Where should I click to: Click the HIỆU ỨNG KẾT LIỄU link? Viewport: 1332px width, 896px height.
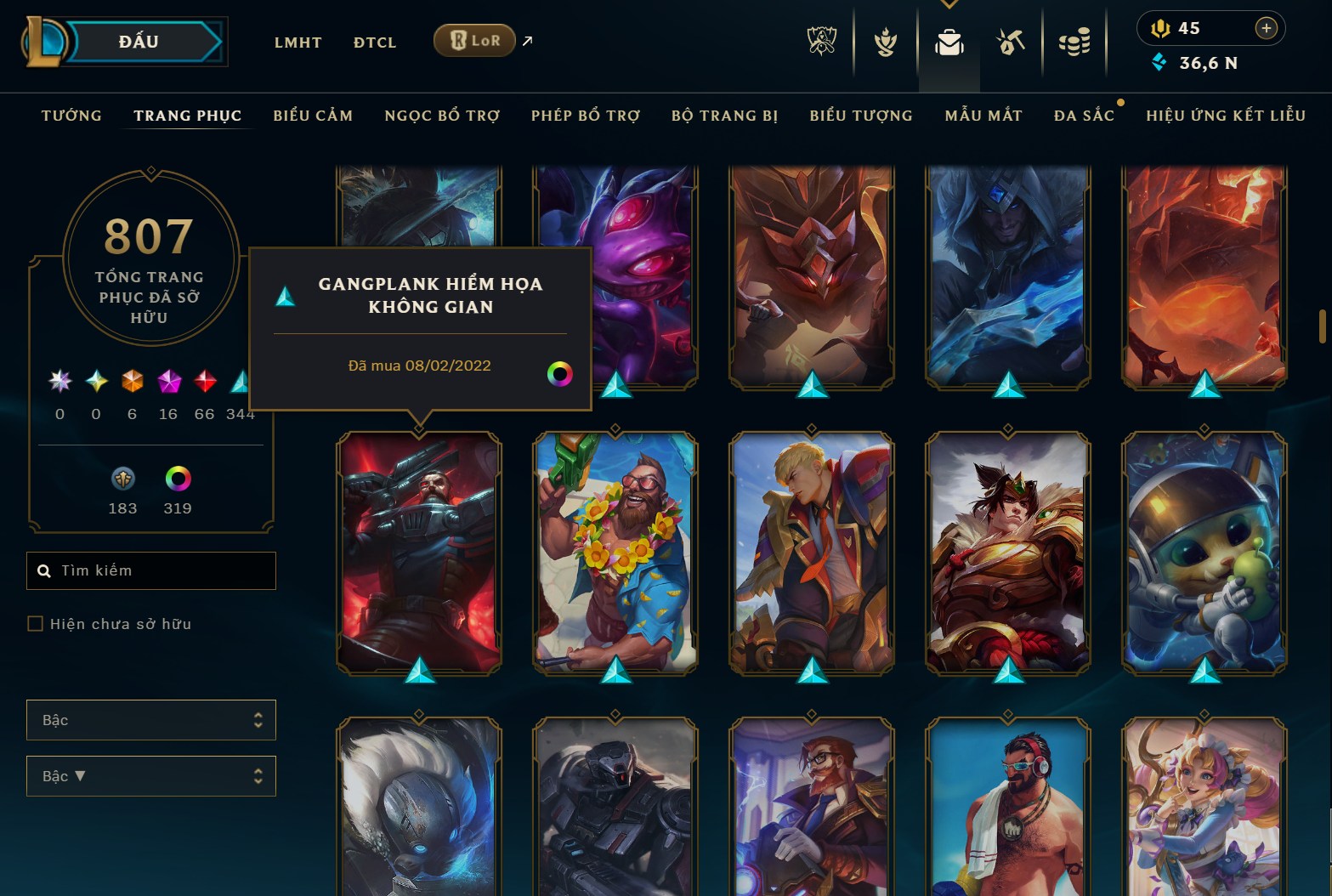tap(1225, 115)
